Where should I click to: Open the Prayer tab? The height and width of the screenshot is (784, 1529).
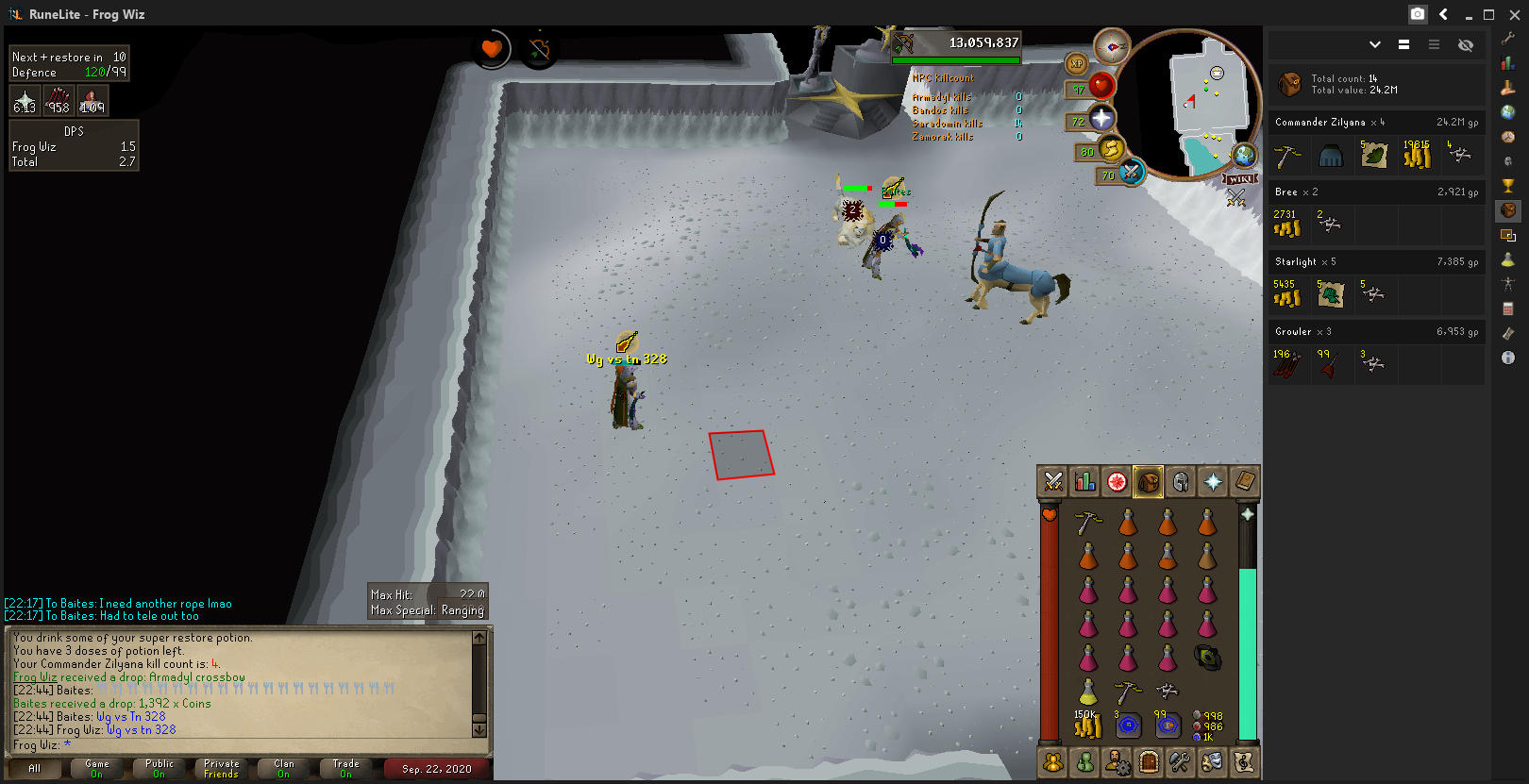point(1213,482)
